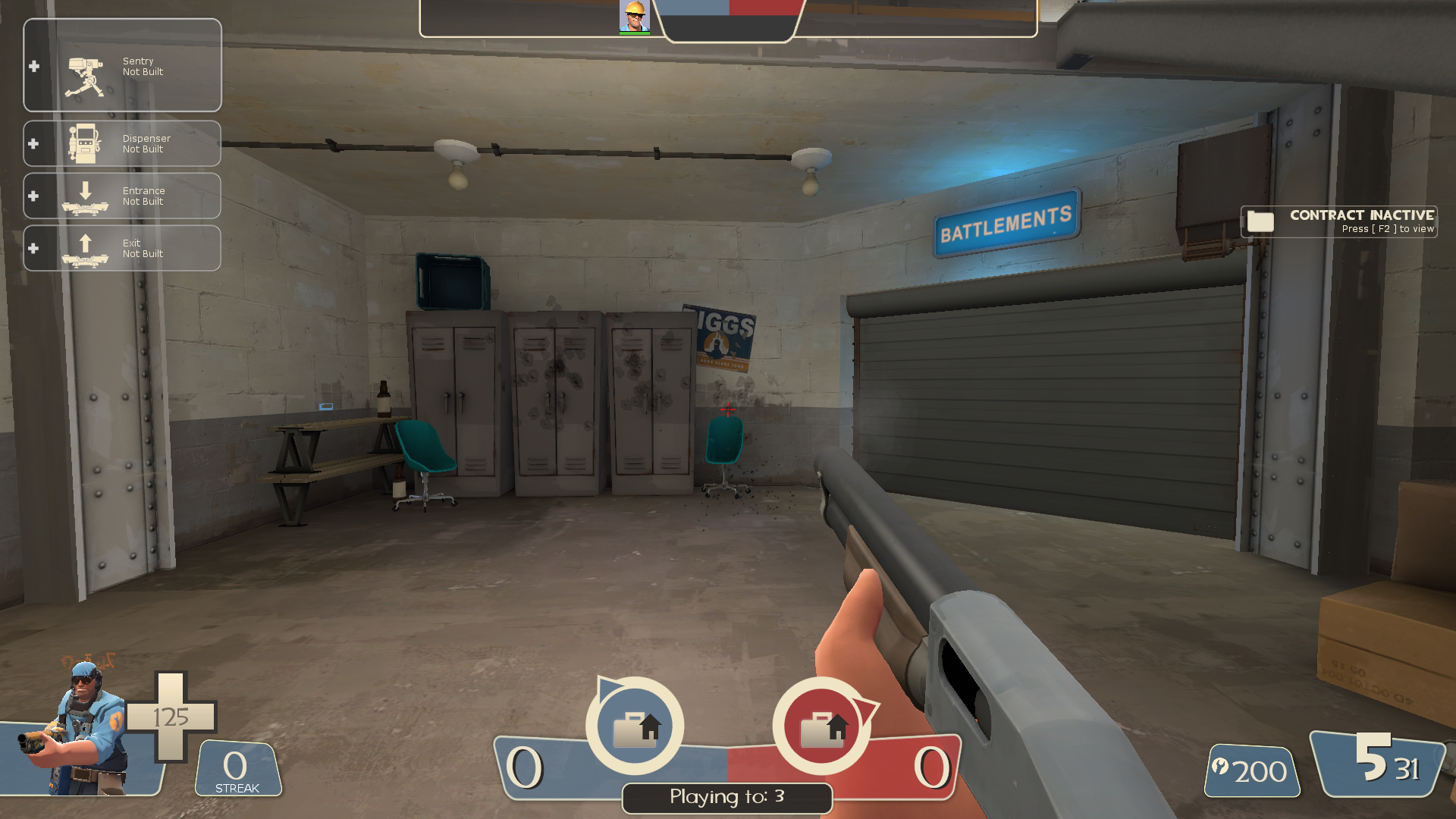This screenshot has width=1456, height=819.
Task: Select the Sentry build icon
Action: coord(83,67)
